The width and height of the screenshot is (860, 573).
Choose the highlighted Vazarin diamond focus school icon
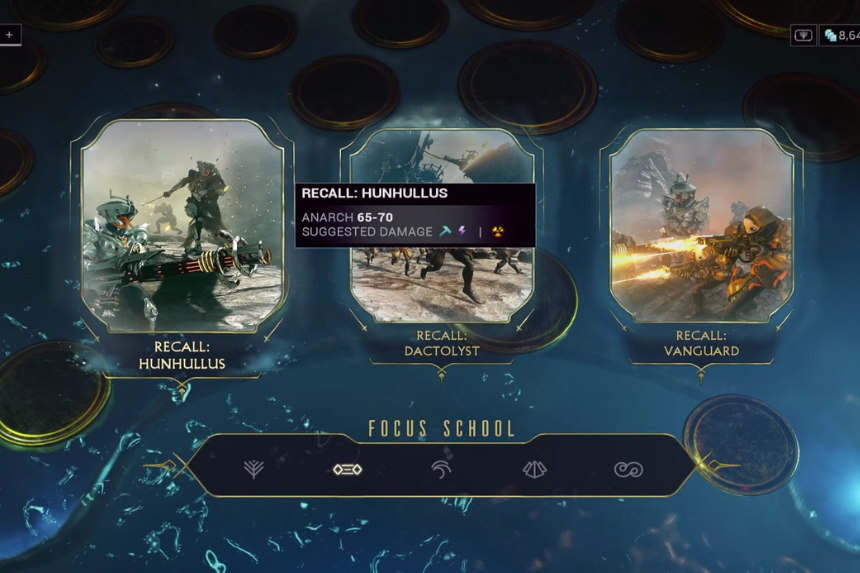click(347, 469)
